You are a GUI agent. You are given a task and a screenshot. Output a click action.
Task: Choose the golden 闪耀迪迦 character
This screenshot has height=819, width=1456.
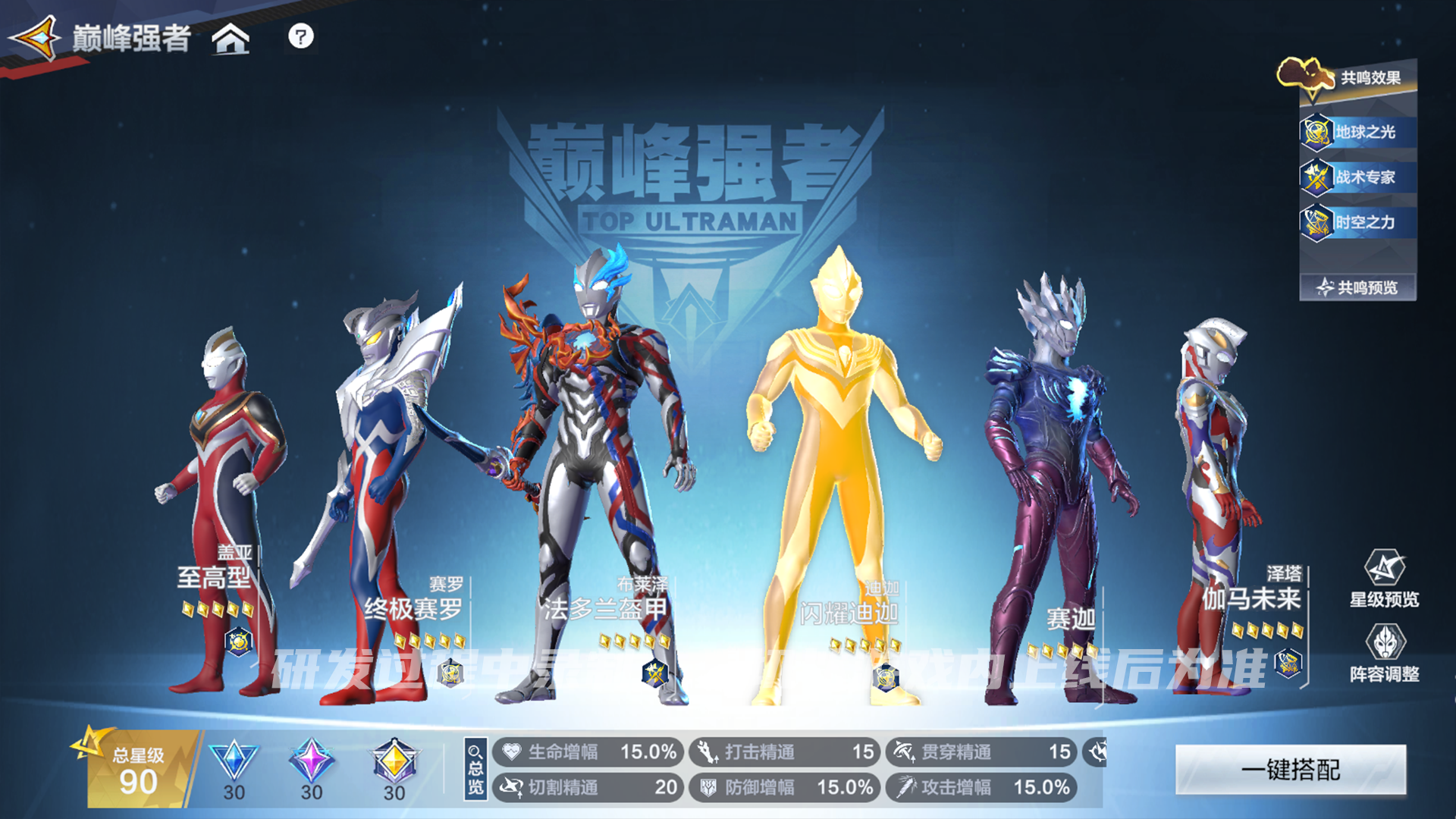click(842, 470)
